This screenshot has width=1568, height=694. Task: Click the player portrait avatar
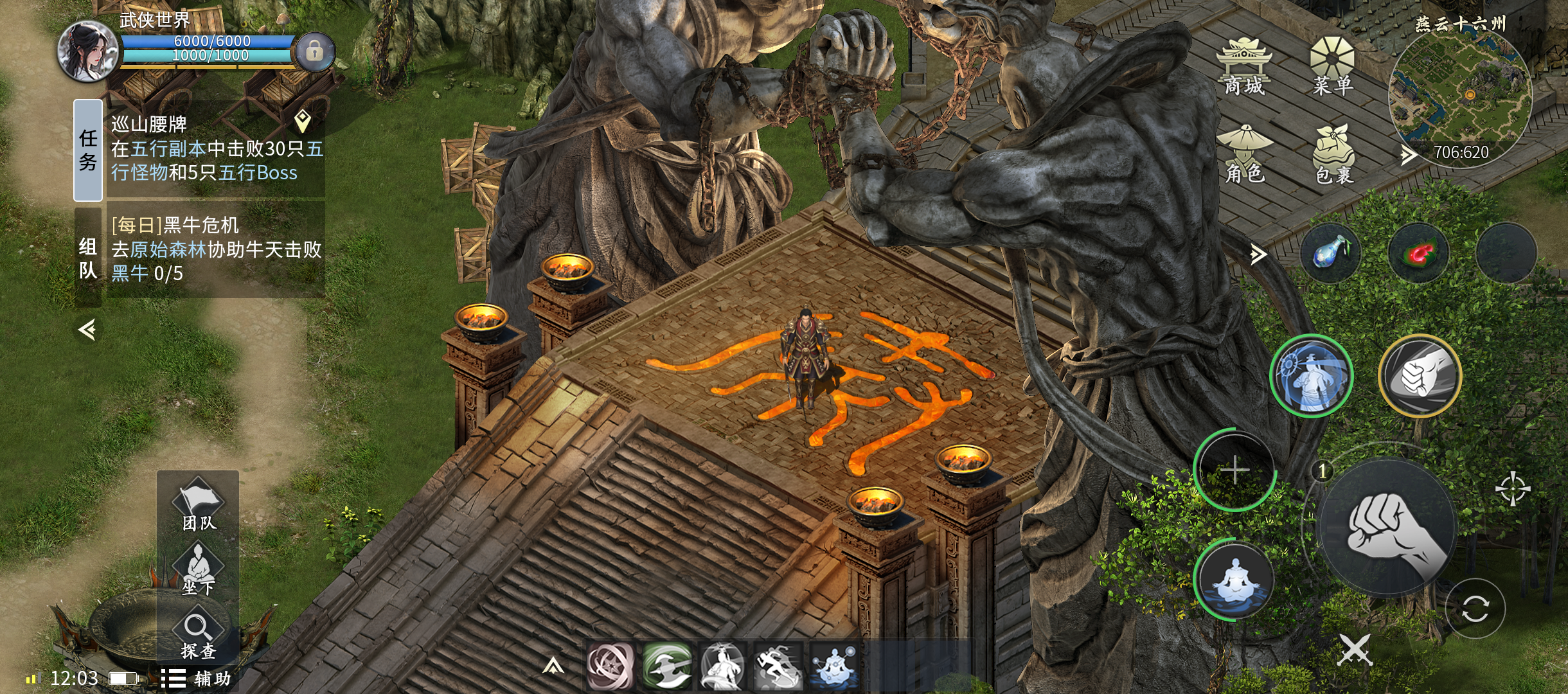click(88, 51)
